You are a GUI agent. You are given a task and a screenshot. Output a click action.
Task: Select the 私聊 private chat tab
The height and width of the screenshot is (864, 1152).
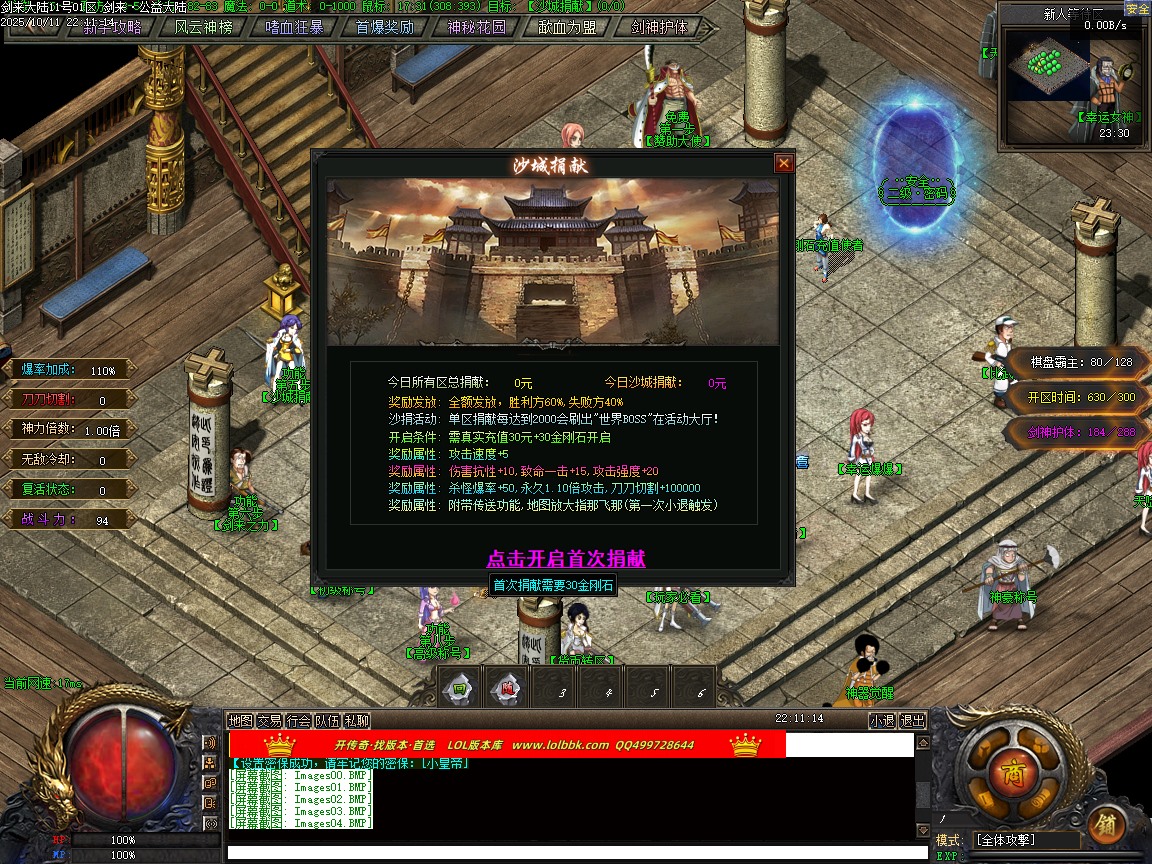(x=357, y=720)
